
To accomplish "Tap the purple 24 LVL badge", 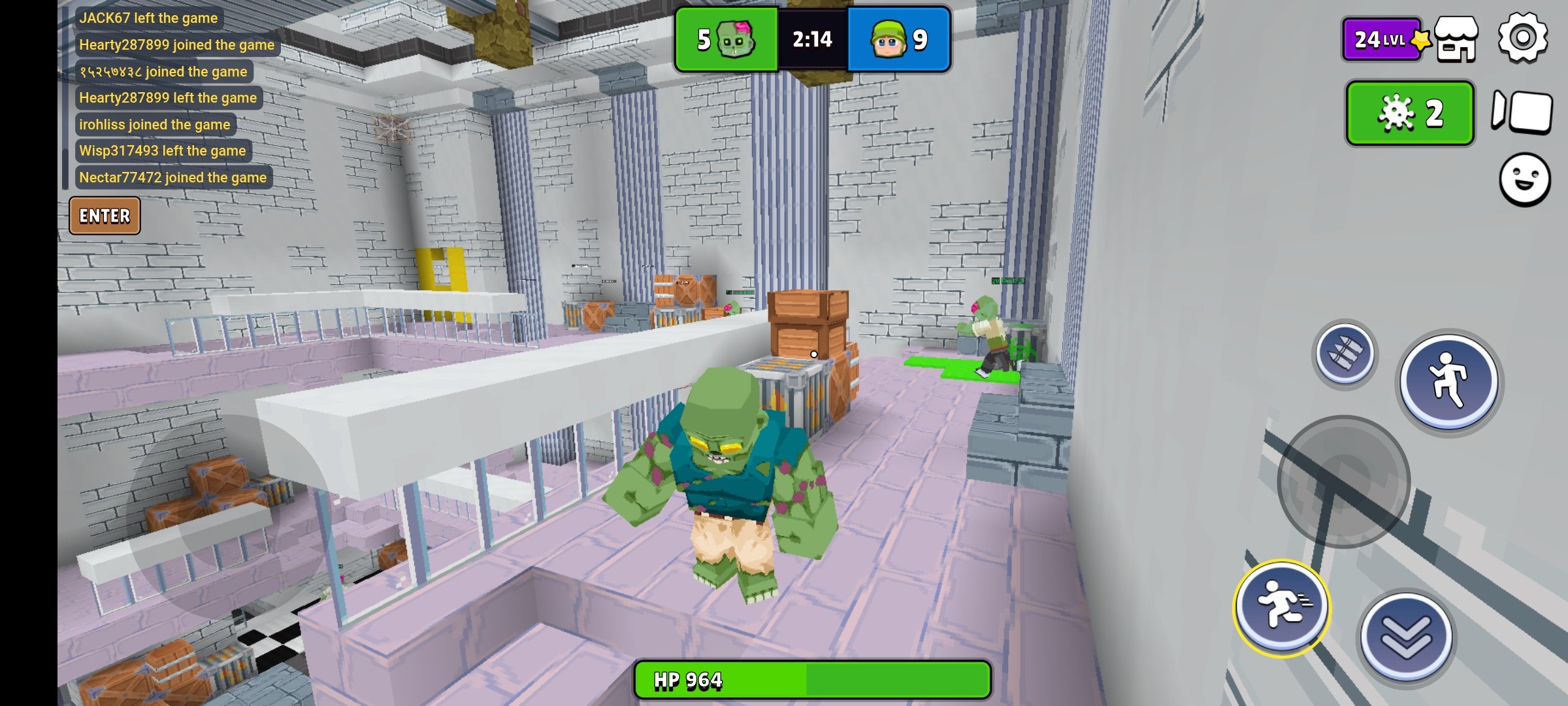I will 1382,40.
